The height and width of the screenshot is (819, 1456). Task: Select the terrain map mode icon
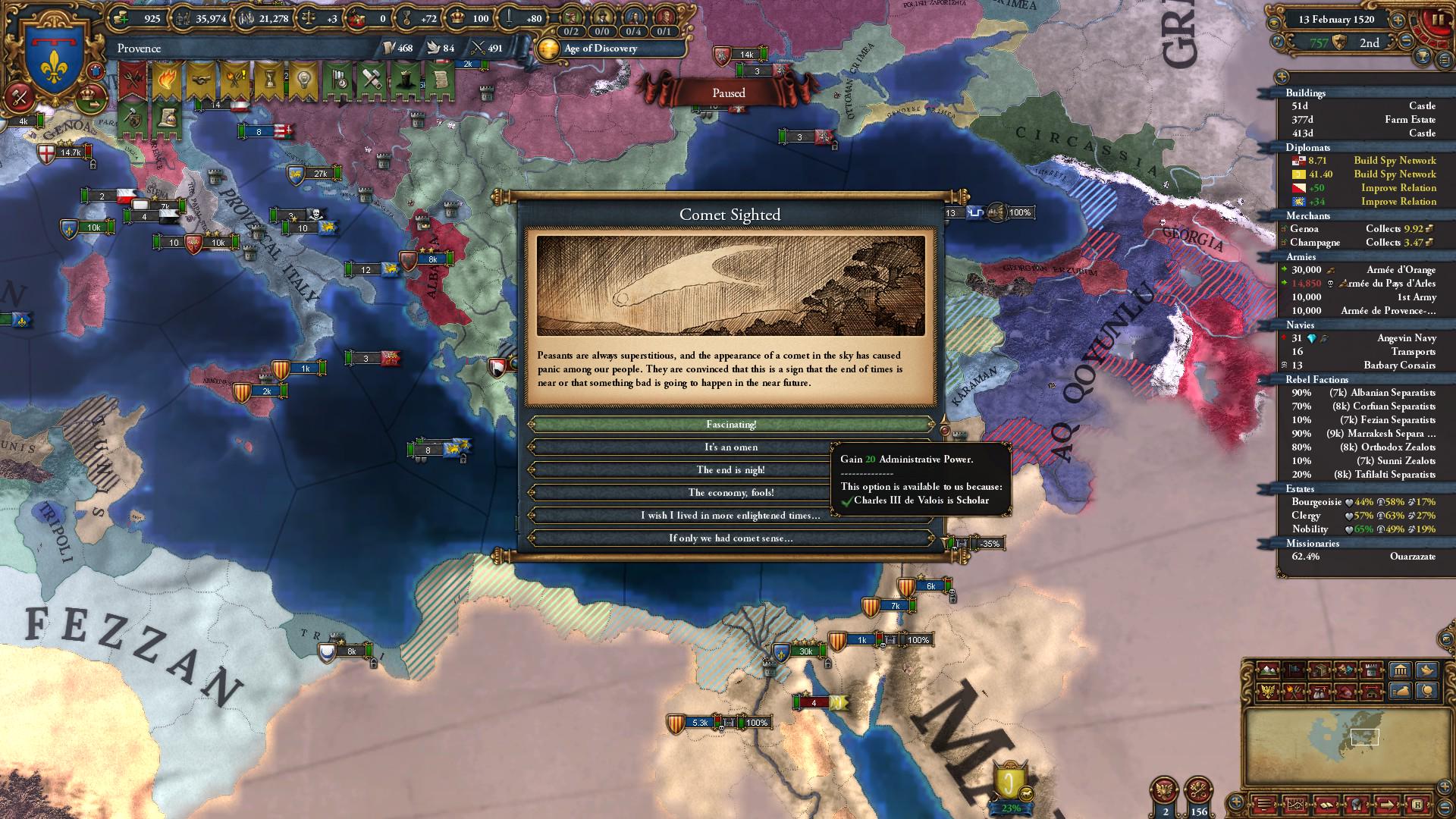point(1268,670)
